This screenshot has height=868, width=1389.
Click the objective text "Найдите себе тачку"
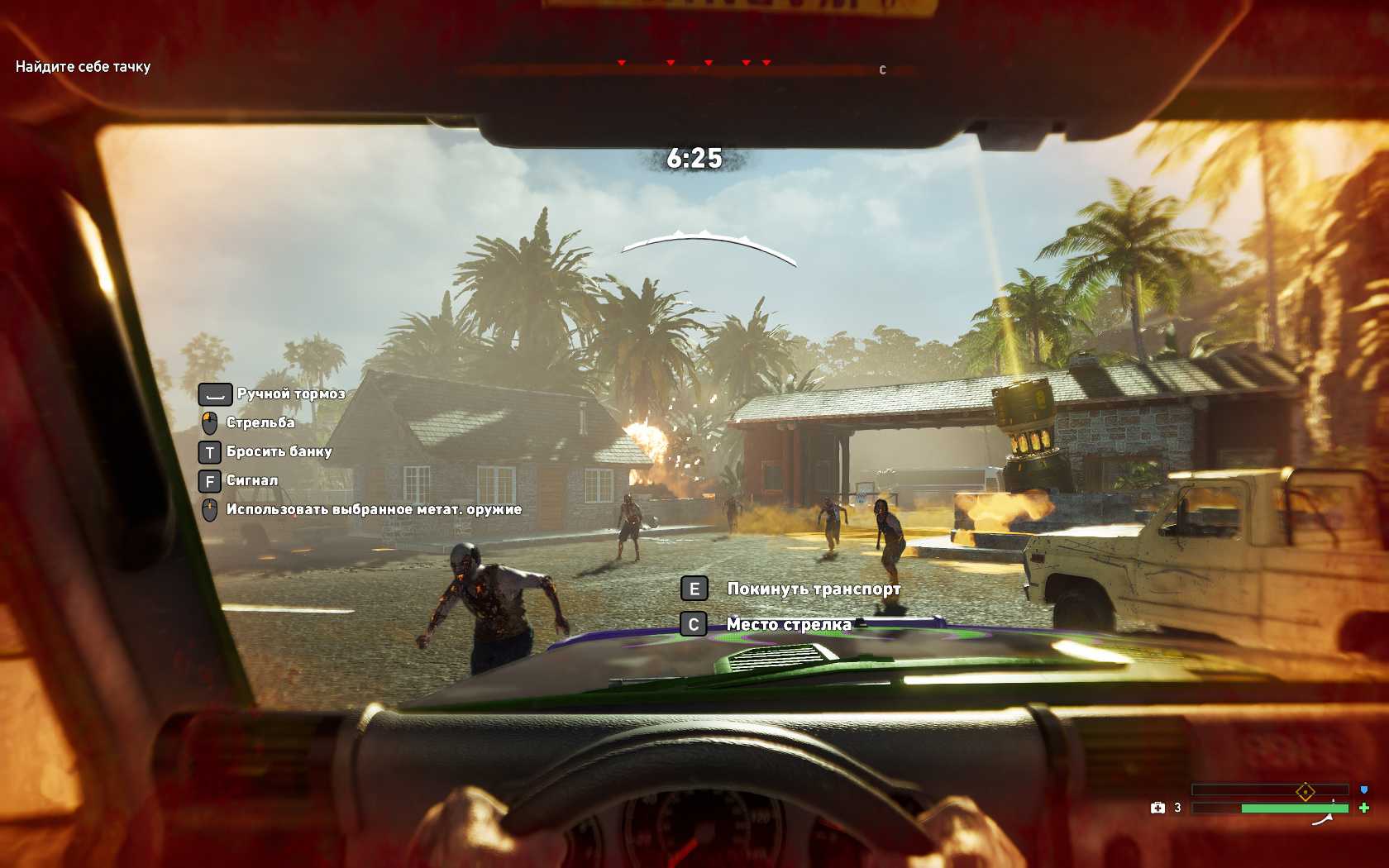[83, 67]
